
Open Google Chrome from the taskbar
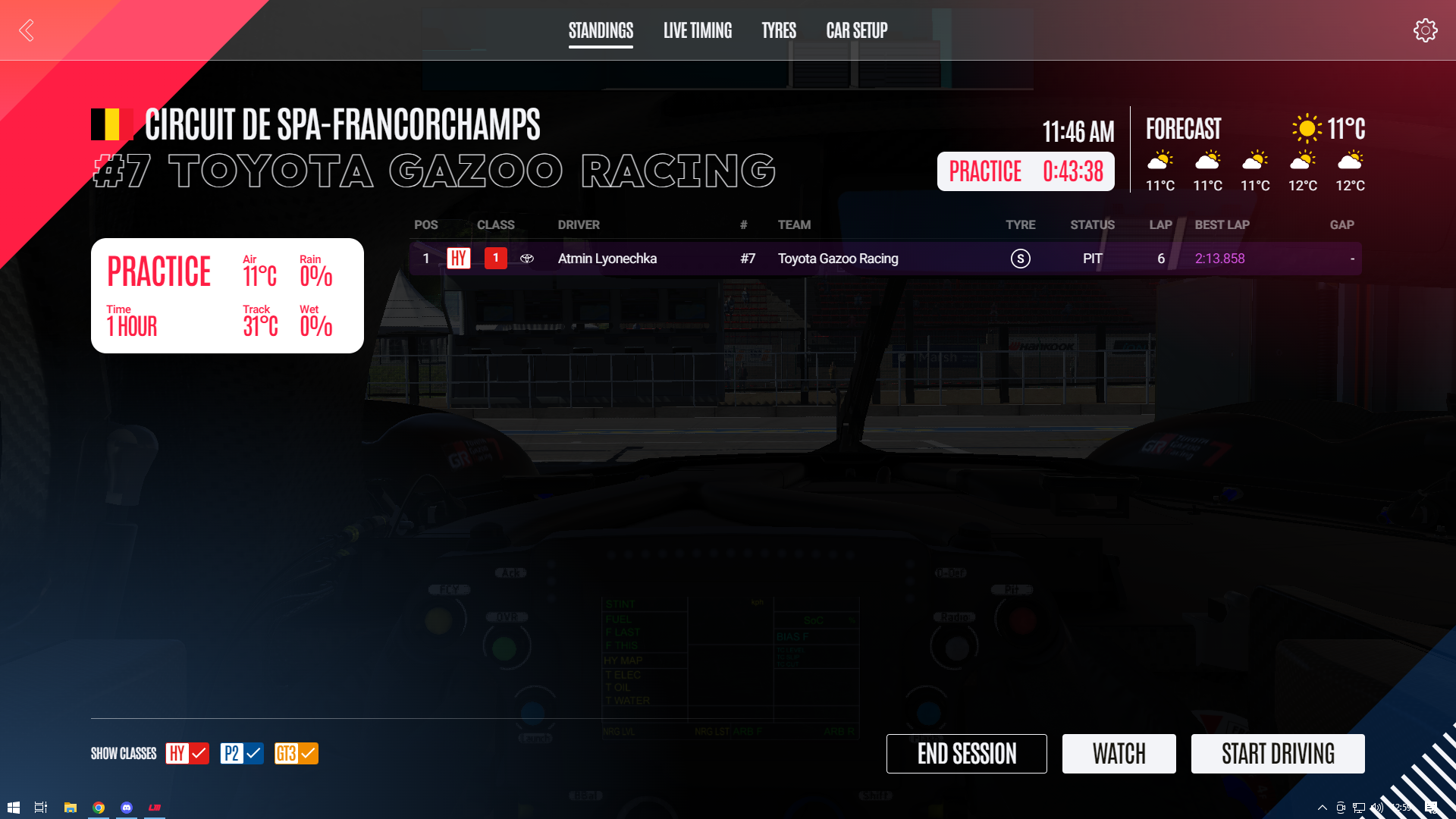point(99,808)
